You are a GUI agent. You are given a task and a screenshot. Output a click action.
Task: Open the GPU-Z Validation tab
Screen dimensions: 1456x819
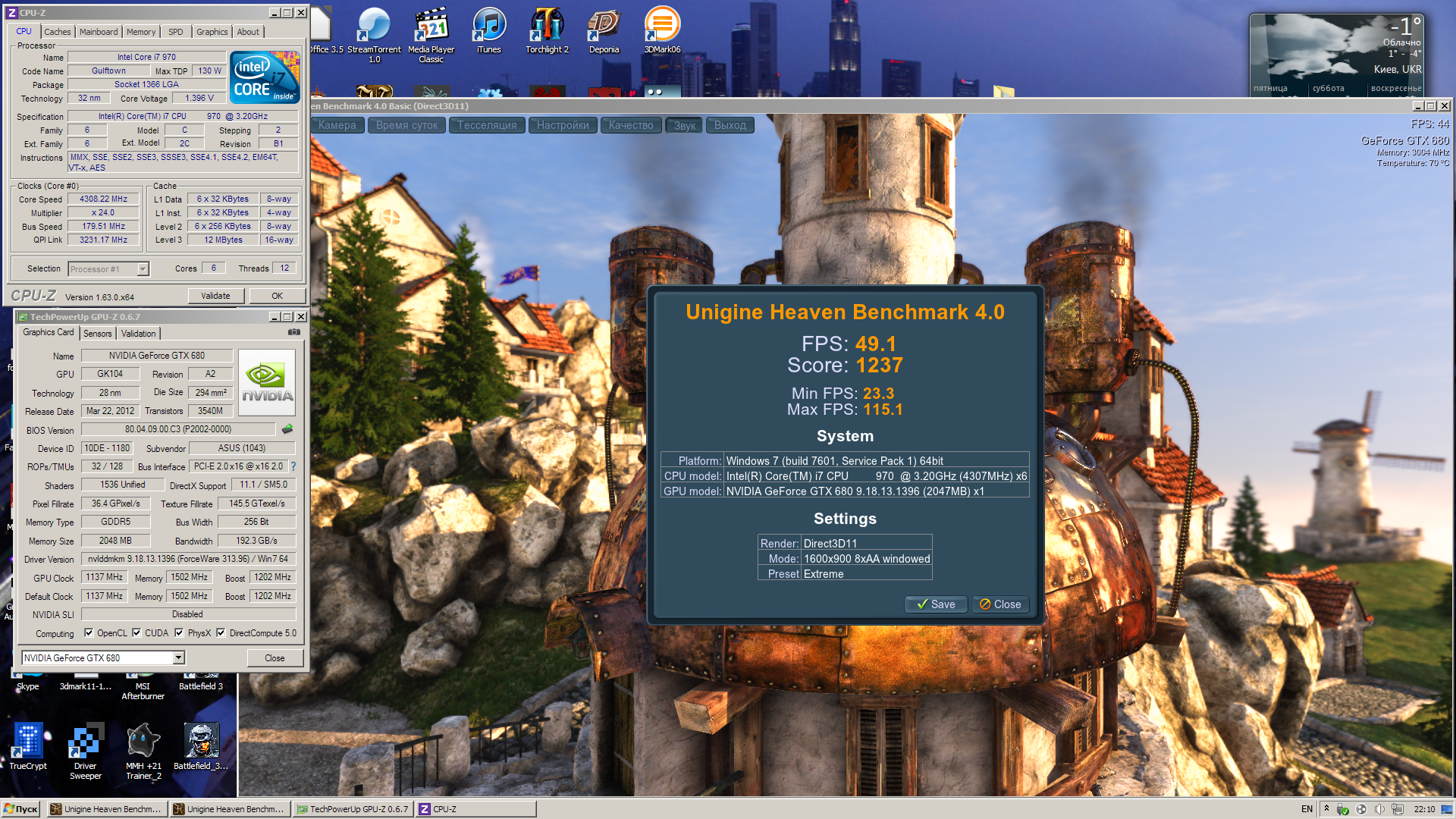point(138,334)
